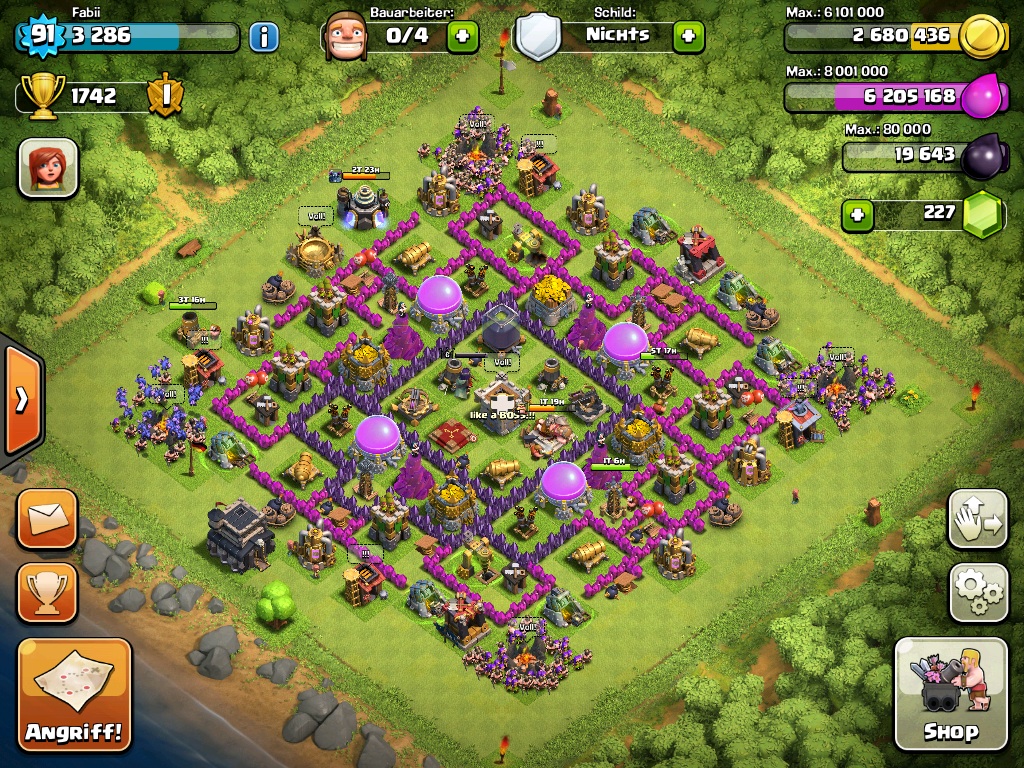
Task: View the league badge beside trophies
Action: click(x=164, y=96)
